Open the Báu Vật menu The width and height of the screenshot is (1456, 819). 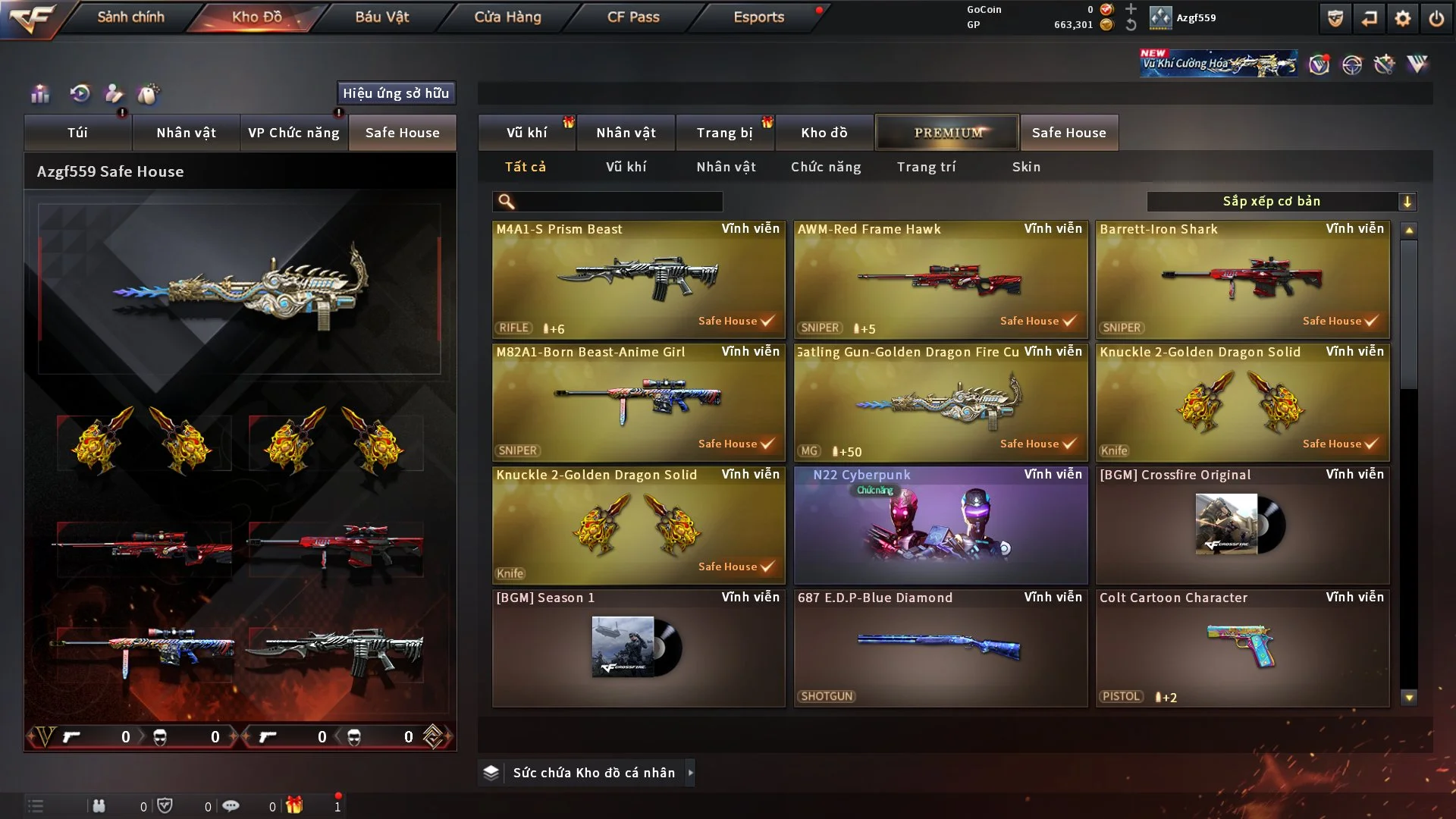[381, 17]
